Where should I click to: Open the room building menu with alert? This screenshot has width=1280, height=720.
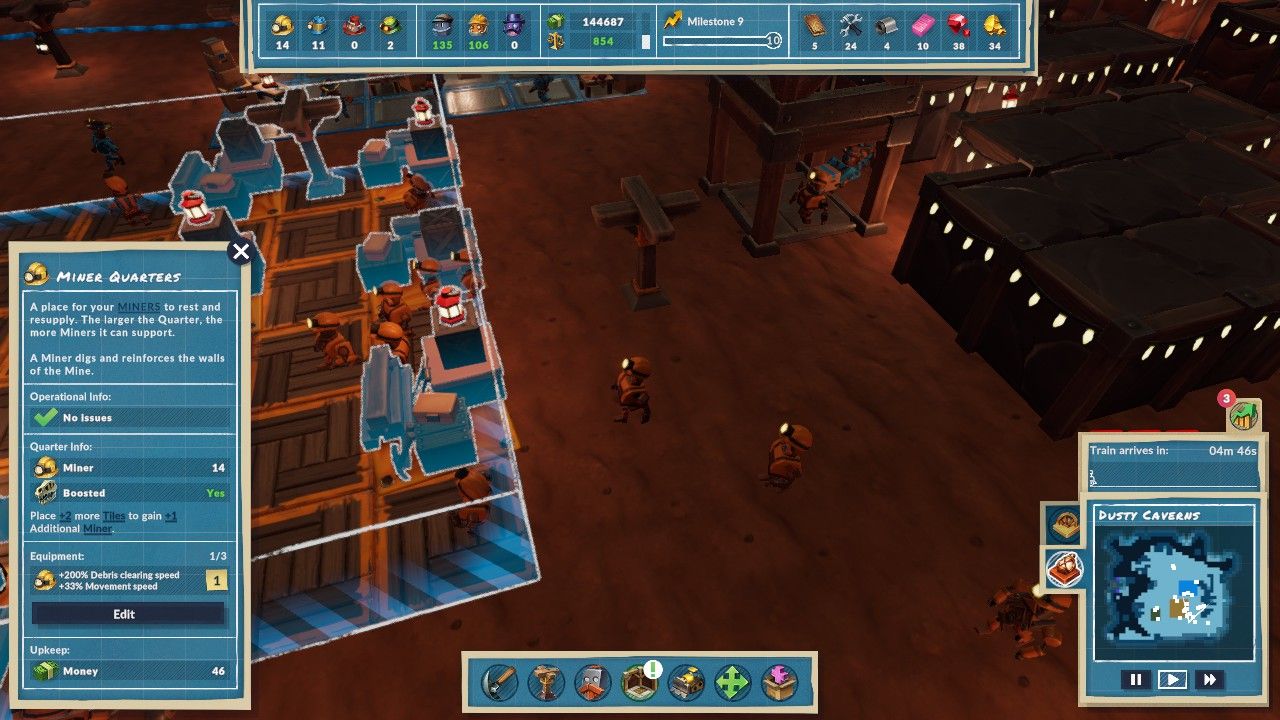point(639,683)
